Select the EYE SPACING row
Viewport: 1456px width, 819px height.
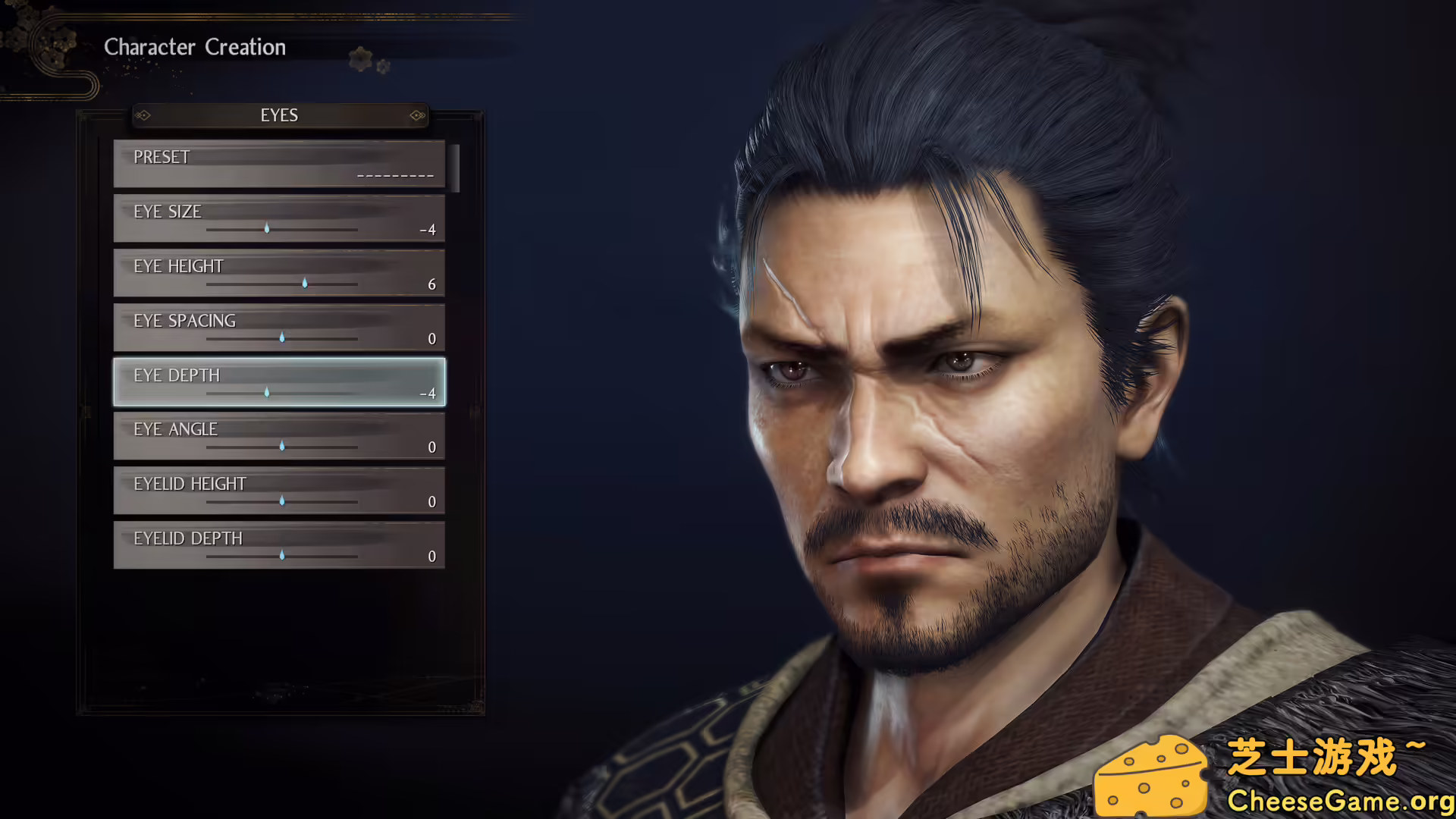[279, 327]
